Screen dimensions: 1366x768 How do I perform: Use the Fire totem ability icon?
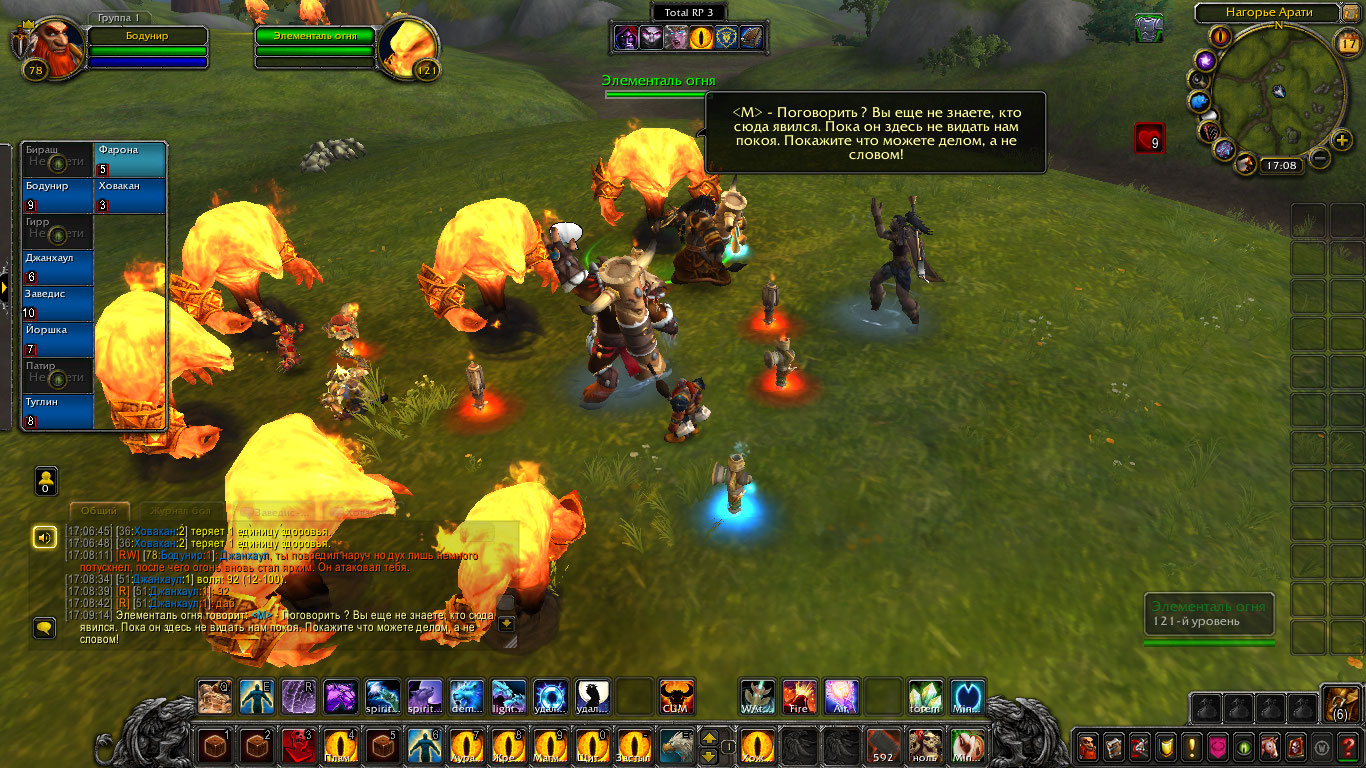pyautogui.click(x=799, y=696)
